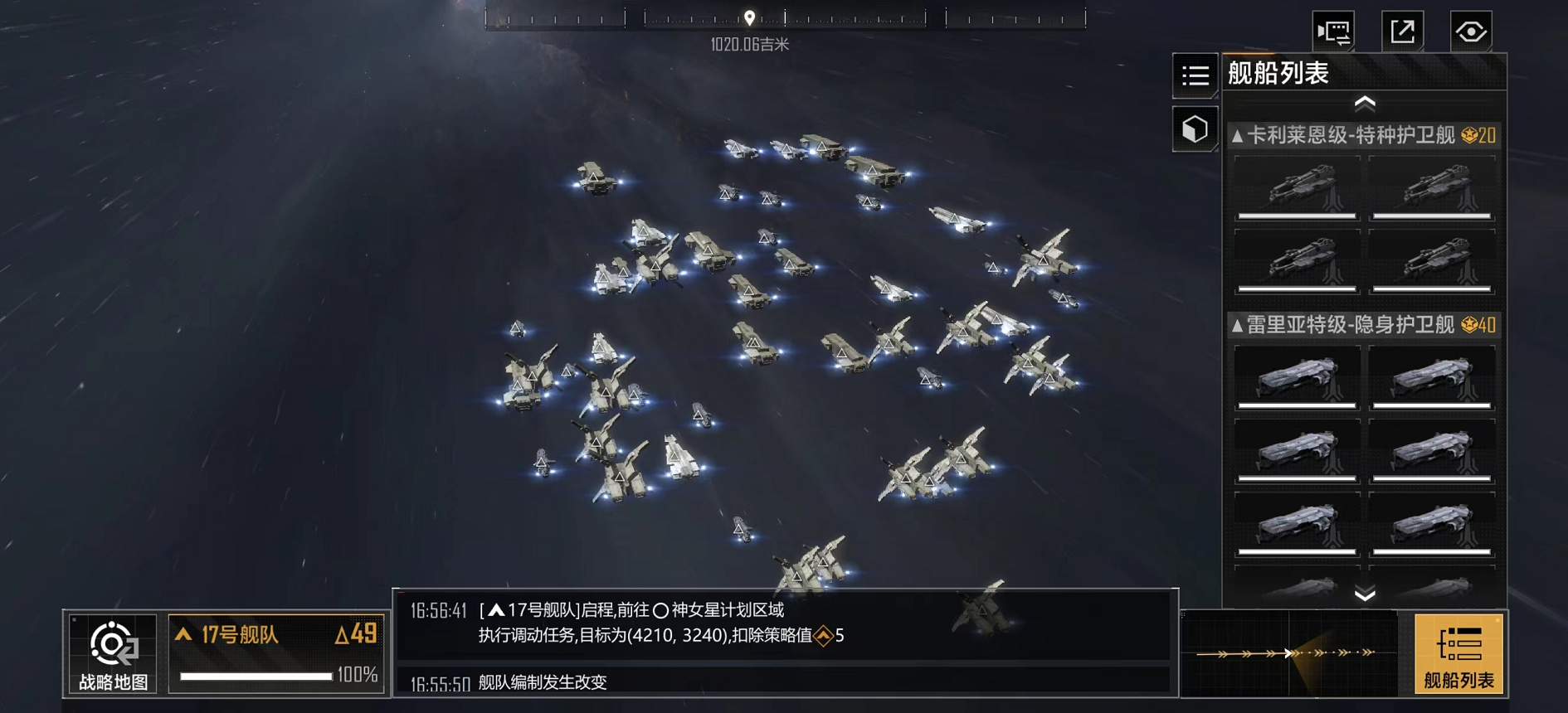Image resolution: width=1568 pixels, height=713 pixels.
Task: Toggle the 舰船列表 button at bottom right
Action: (x=1458, y=654)
